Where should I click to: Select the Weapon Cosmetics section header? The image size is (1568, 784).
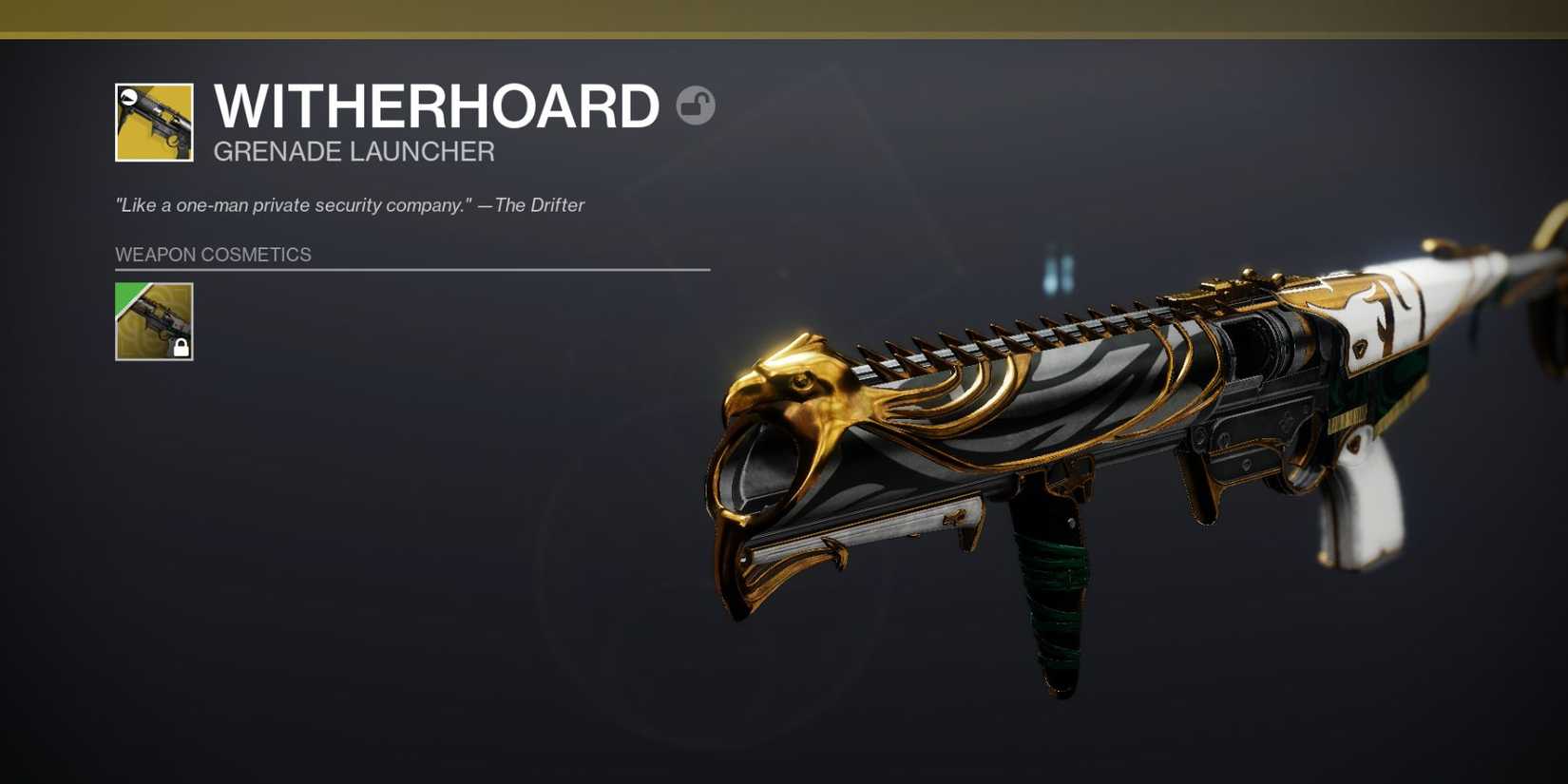pos(213,254)
